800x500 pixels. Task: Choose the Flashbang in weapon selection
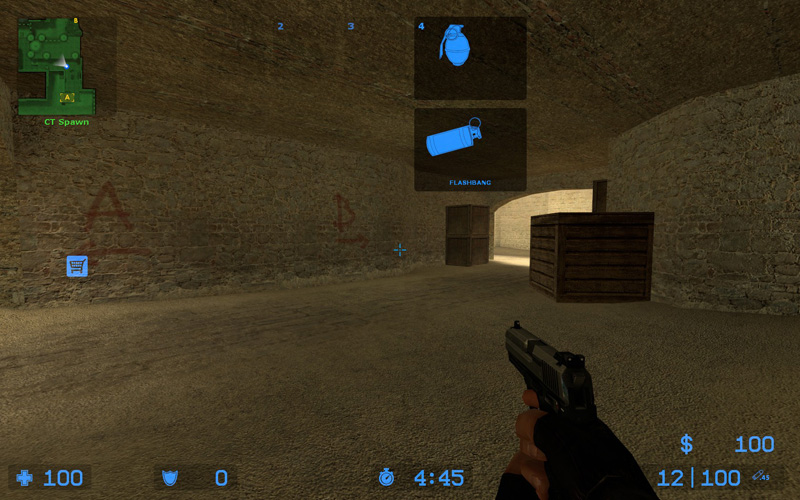[x=470, y=149]
